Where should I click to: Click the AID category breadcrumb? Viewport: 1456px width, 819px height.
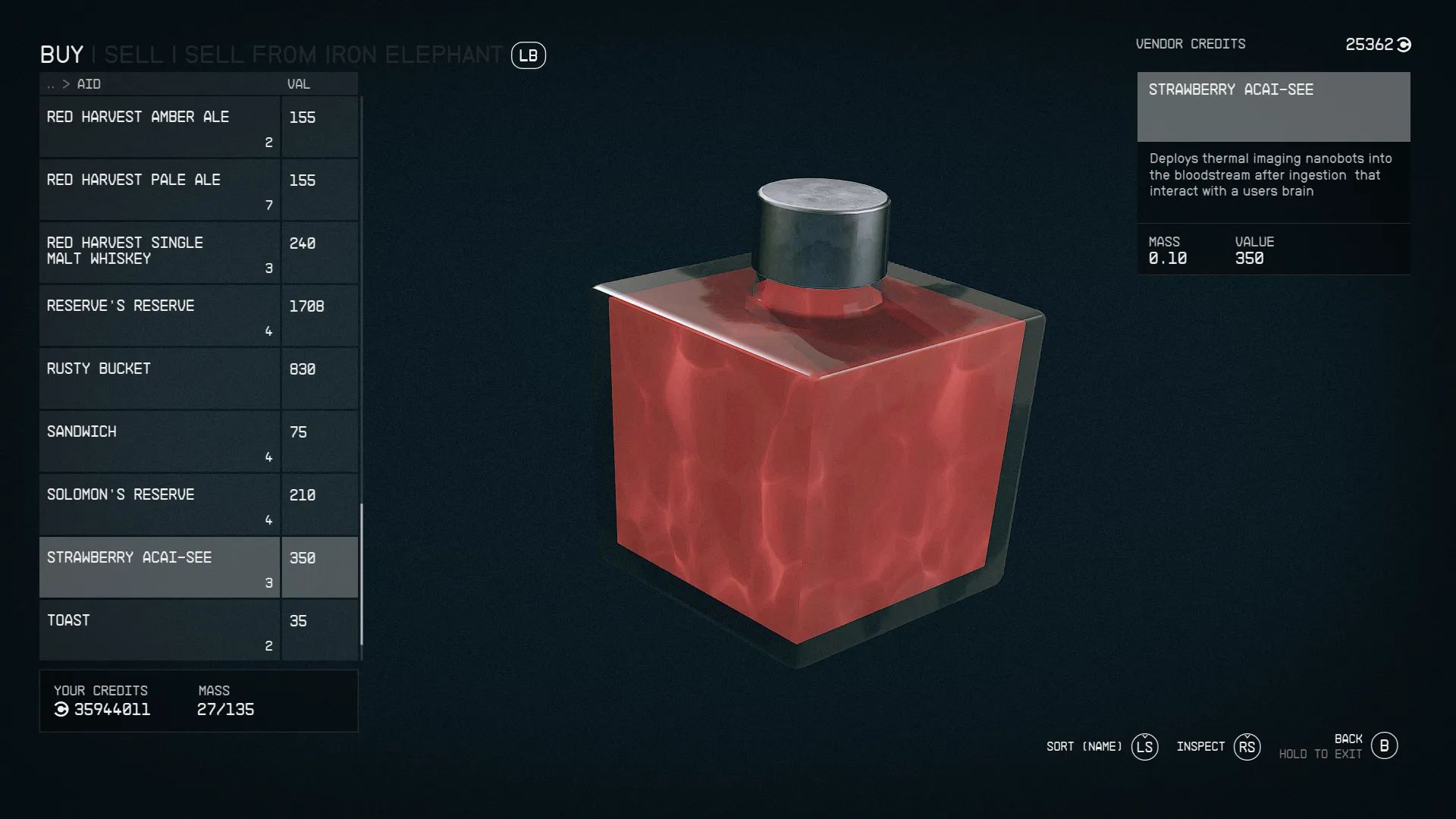pos(89,84)
